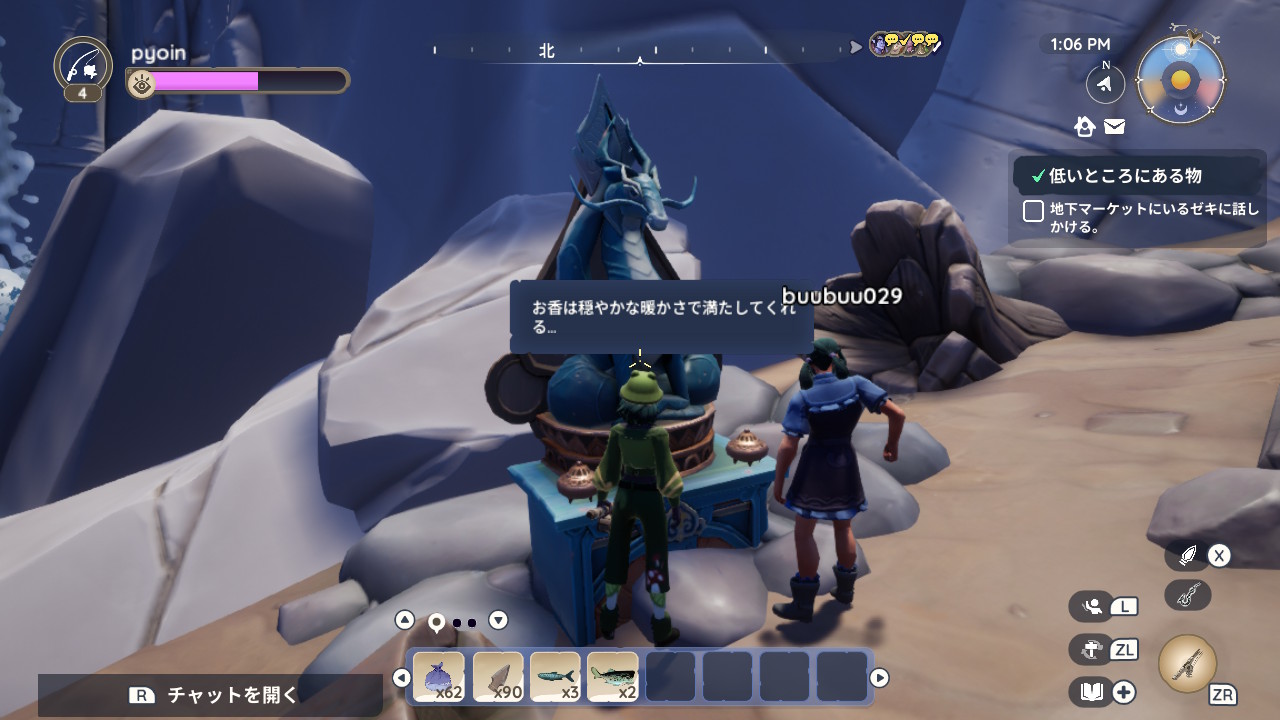Click the hotbar left arrow button
This screenshot has width=1280, height=720.
point(401,678)
